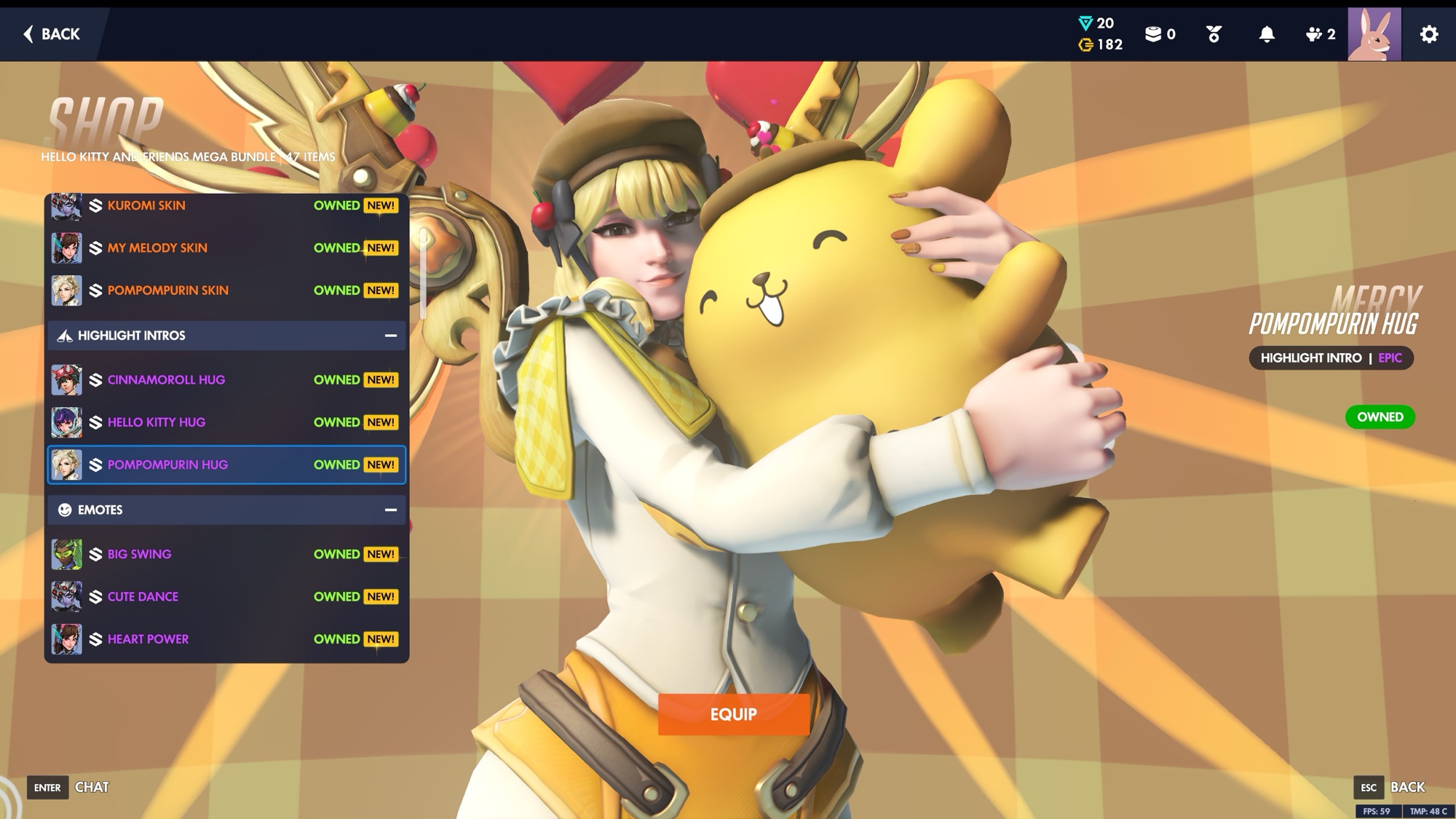Click the Back label in bottom-right corner
The width and height of the screenshot is (1456, 819).
click(x=1406, y=787)
